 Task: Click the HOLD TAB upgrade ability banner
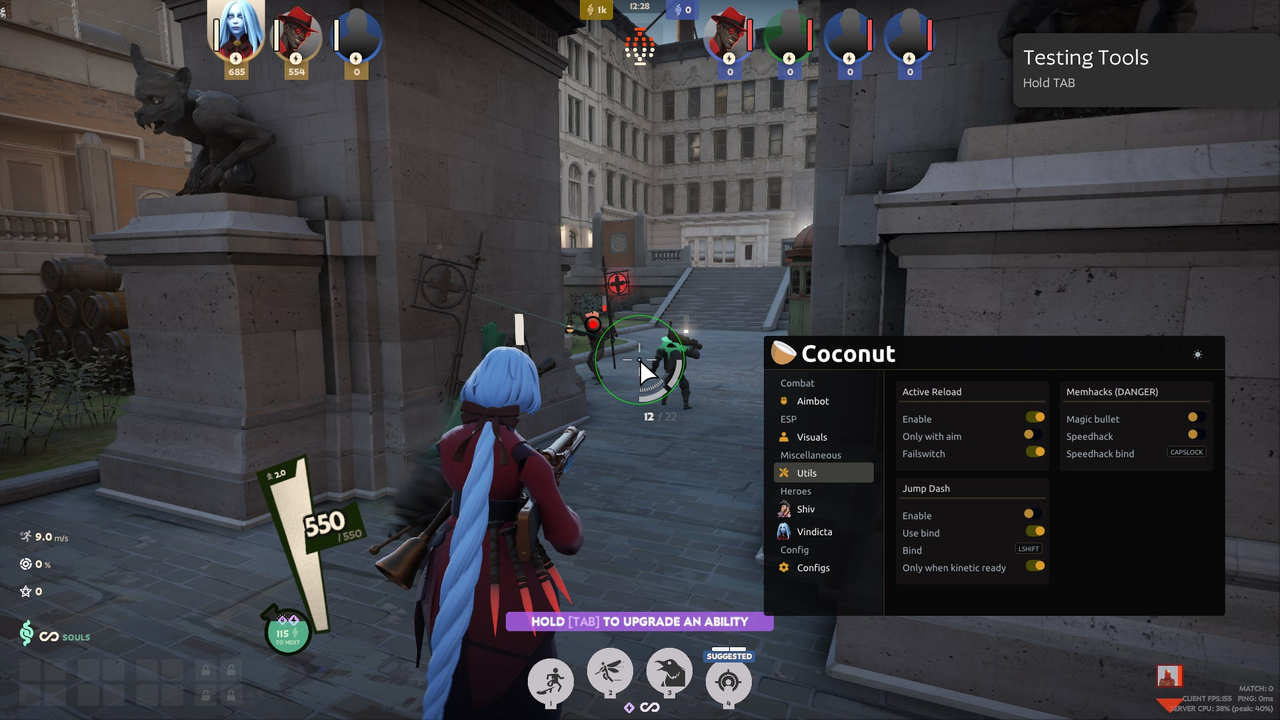coord(639,621)
